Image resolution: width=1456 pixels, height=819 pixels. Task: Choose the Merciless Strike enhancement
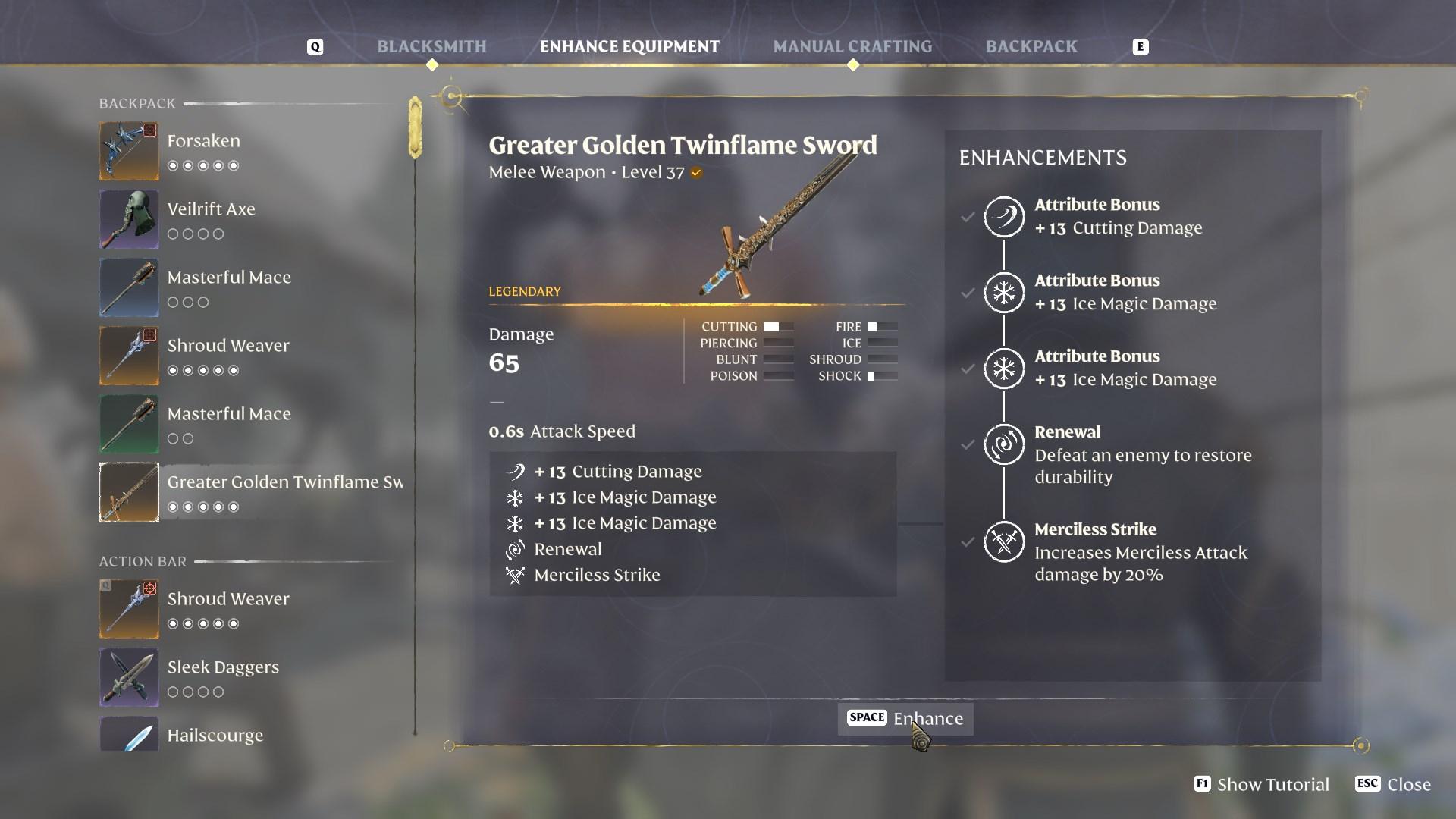tap(1004, 542)
